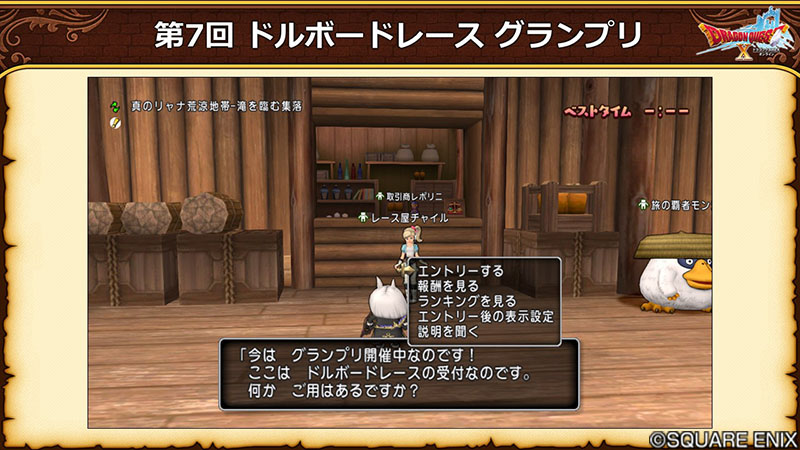Select エントリー後の表示設定 option
800x450 pixels.
[x=484, y=315]
